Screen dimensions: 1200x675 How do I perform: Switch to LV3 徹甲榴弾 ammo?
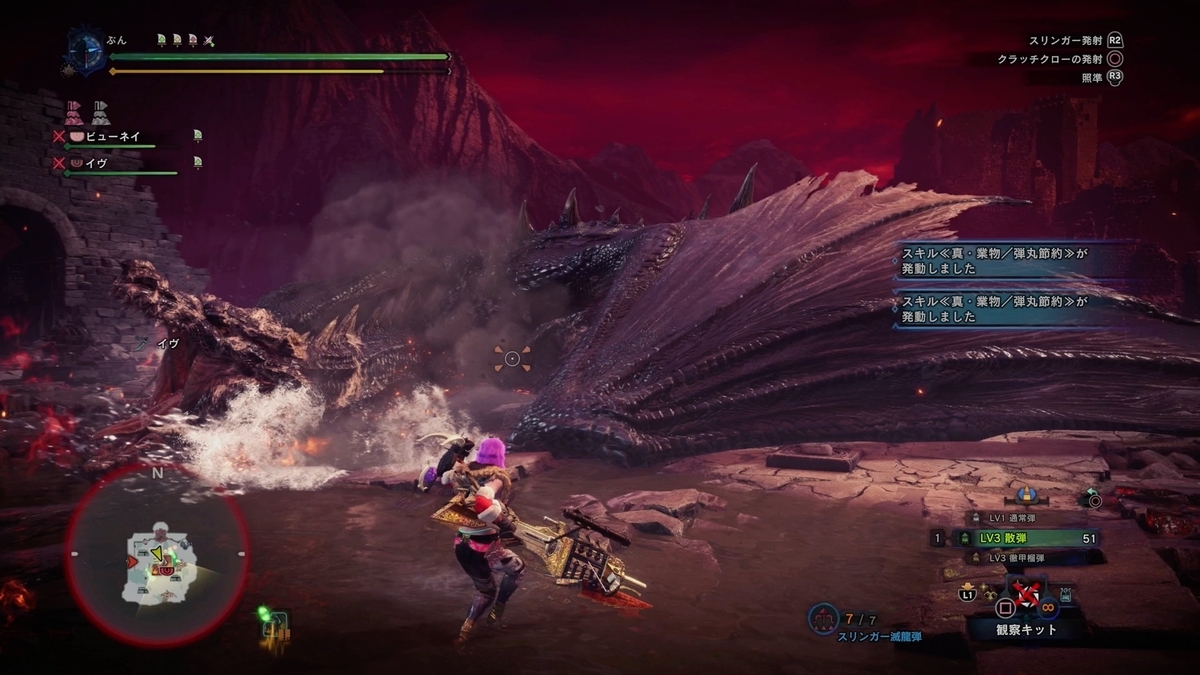(x=1012, y=558)
